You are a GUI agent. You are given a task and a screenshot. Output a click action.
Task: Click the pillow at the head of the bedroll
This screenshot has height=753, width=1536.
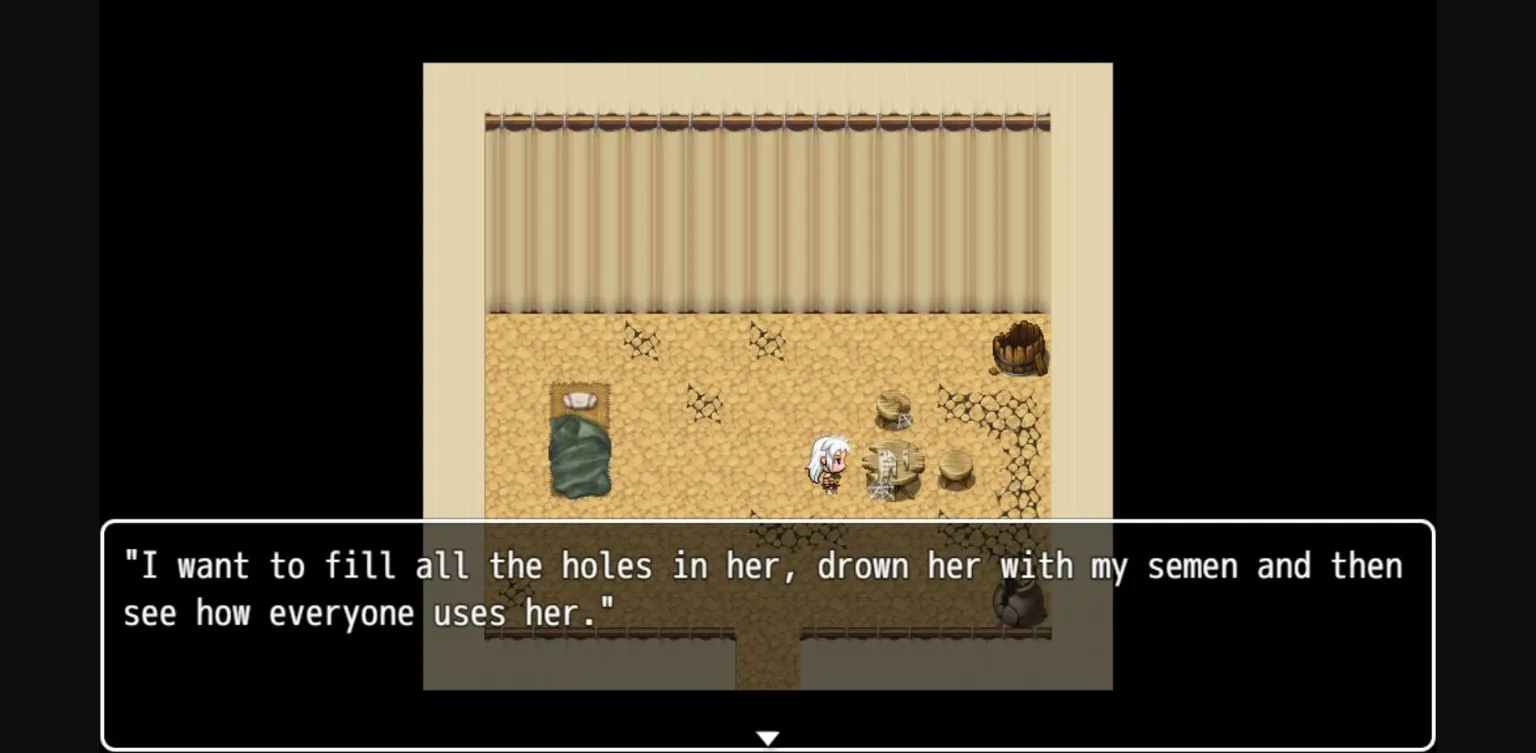coord(581,400)
